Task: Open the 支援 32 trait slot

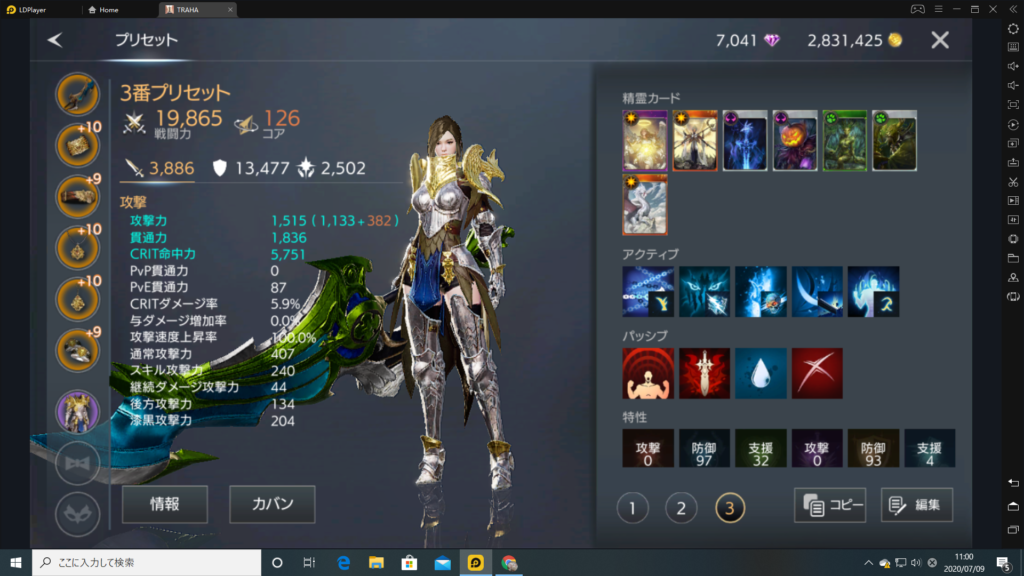Action: click(x=761, y=449)
